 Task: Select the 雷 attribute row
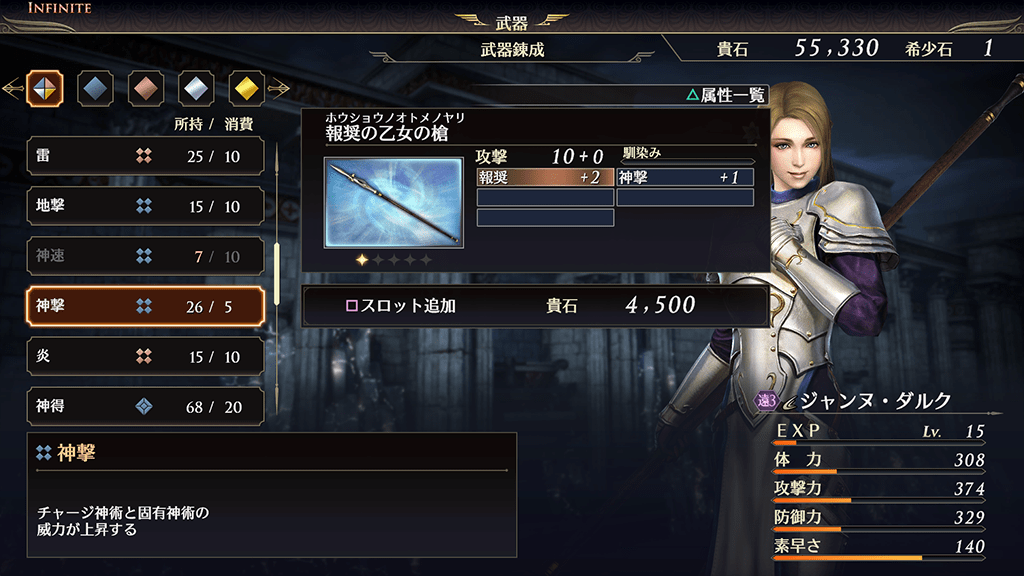tap(145, 156)
